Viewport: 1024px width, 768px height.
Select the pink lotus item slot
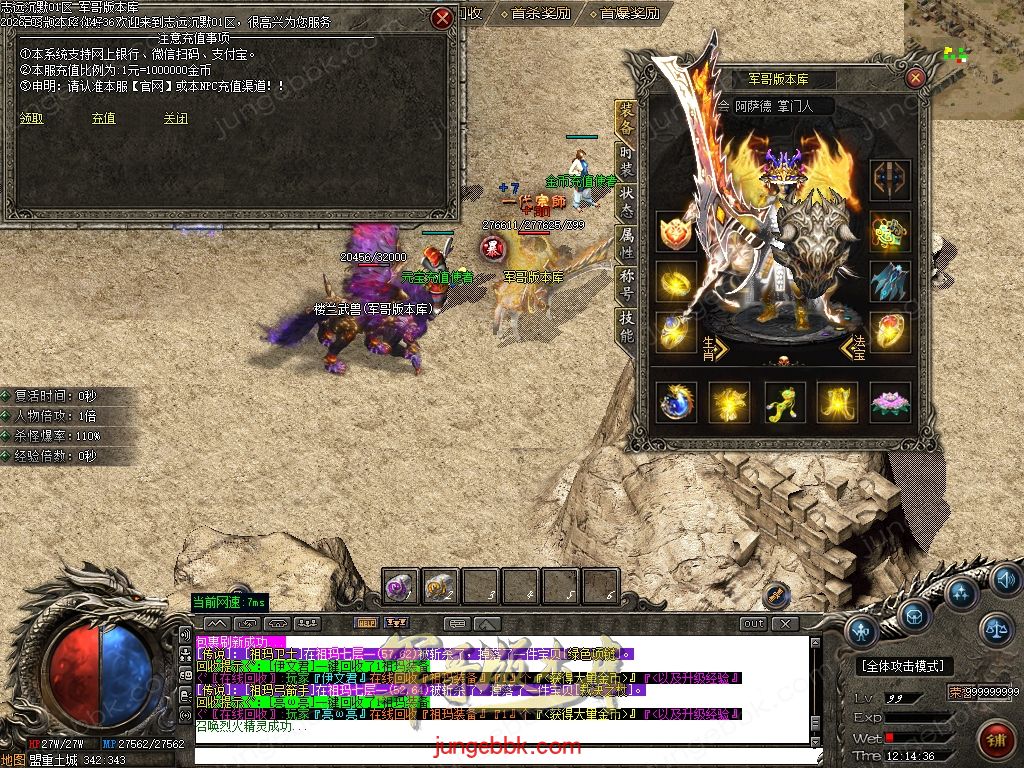click(x=889, y=402)
